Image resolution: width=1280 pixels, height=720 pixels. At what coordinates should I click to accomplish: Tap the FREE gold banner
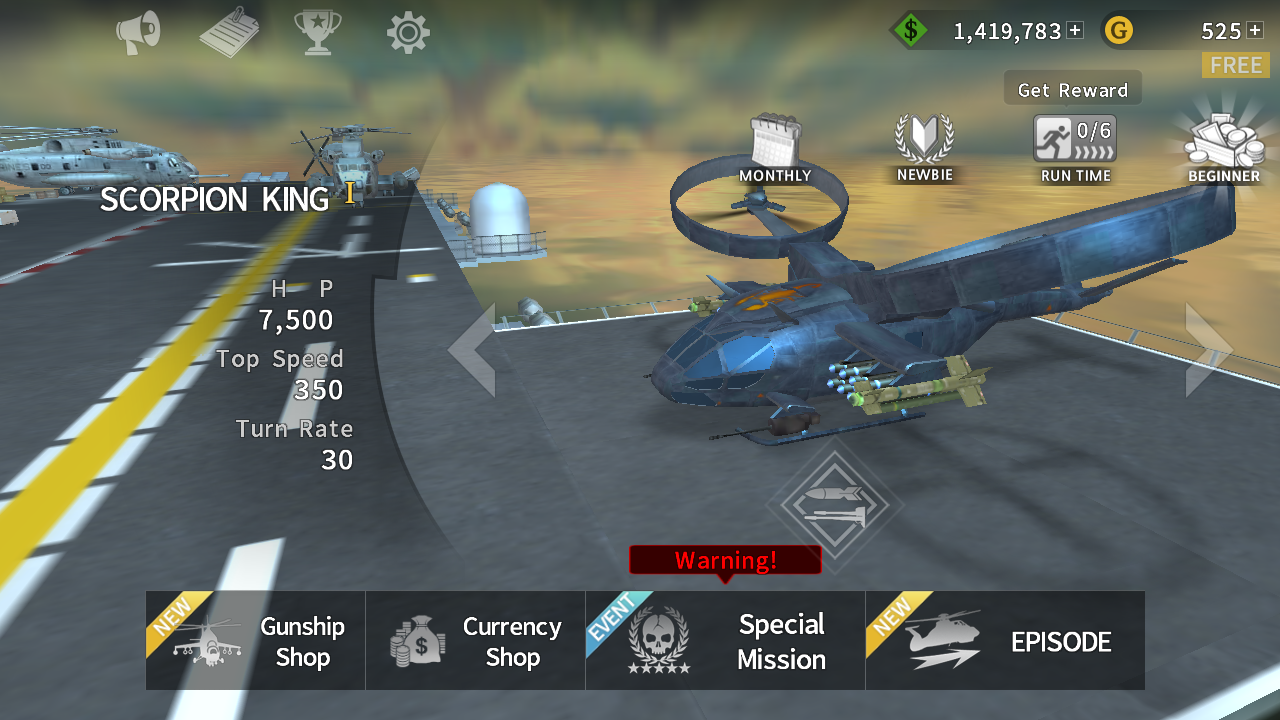[1236, 65]
